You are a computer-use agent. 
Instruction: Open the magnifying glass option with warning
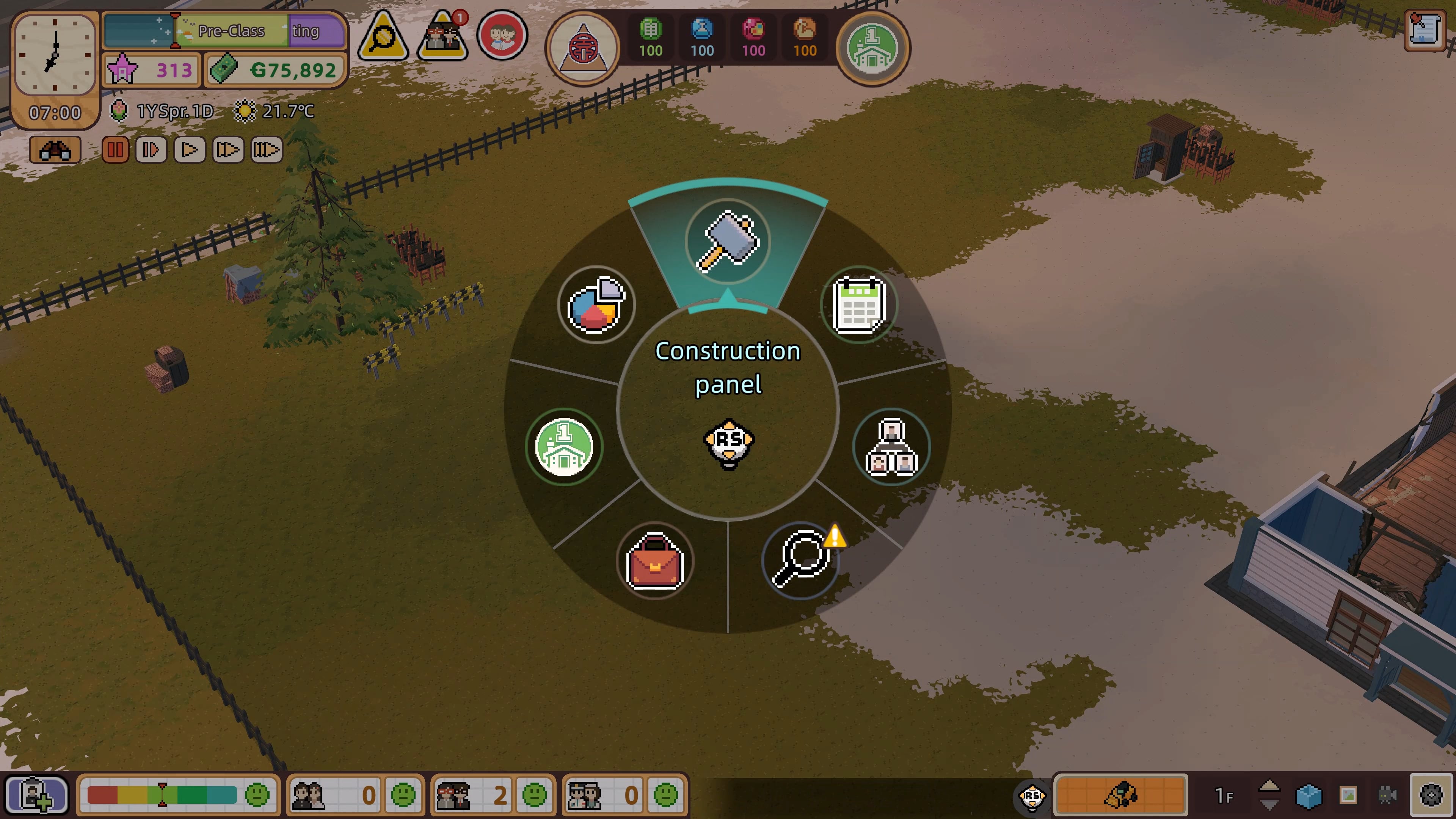pos(800,560)
